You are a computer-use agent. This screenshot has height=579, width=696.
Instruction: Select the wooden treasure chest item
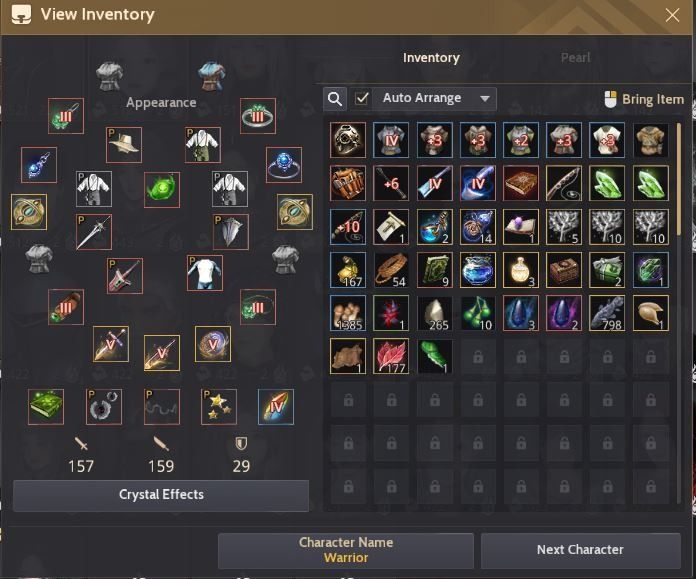coord(564,270)
